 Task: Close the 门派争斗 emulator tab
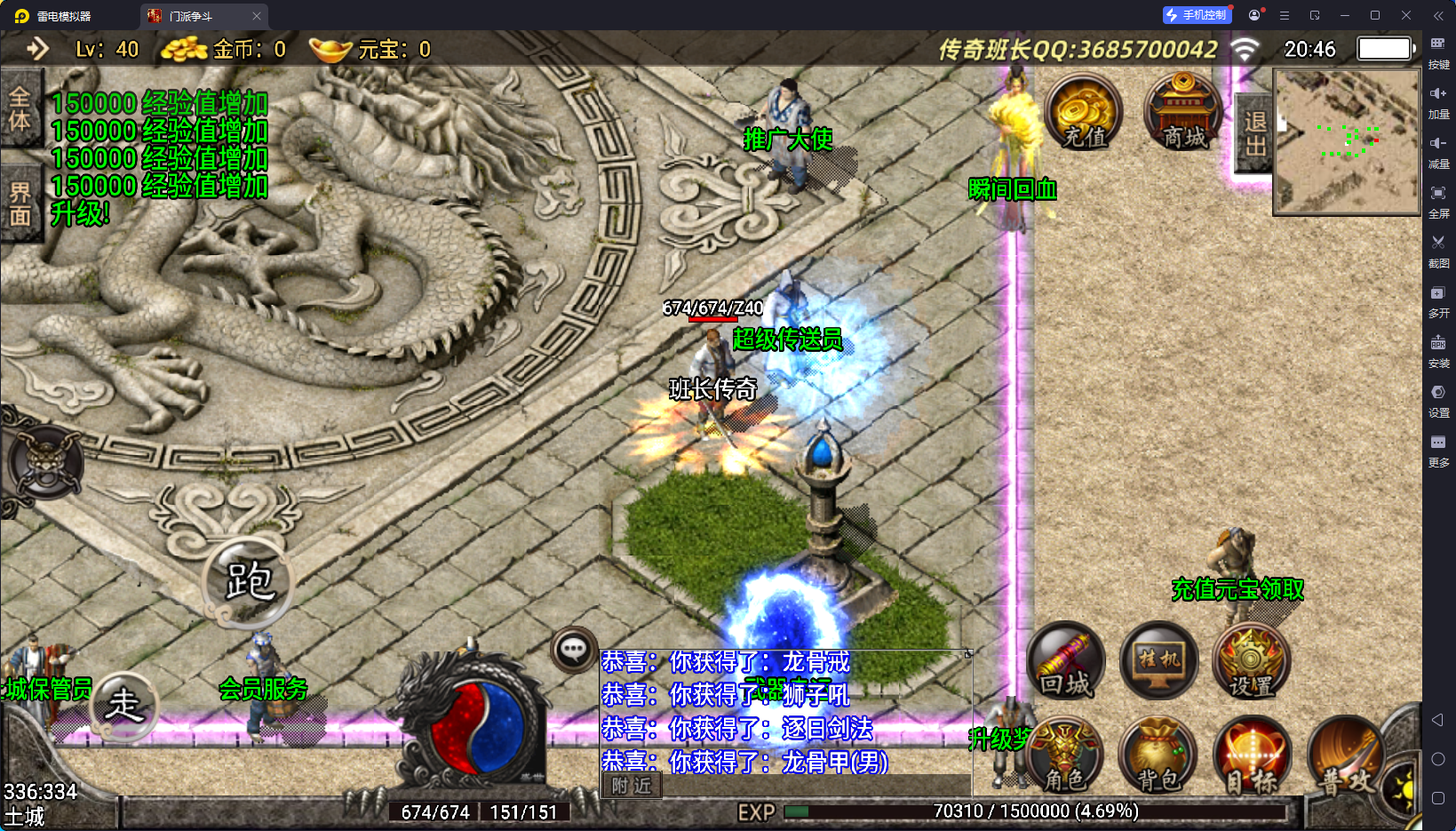(x=257, y=16)
